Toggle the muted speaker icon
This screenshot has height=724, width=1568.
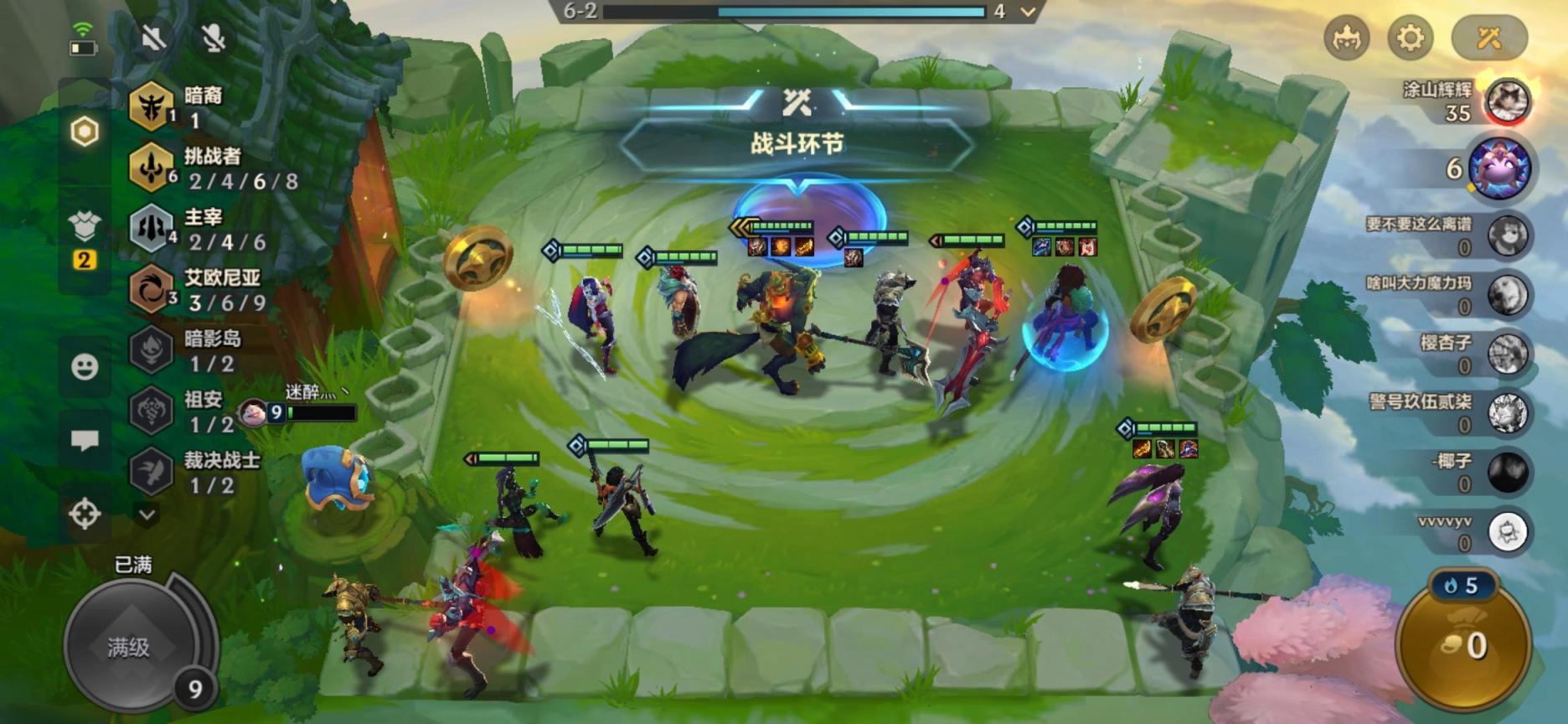(154, 38)
